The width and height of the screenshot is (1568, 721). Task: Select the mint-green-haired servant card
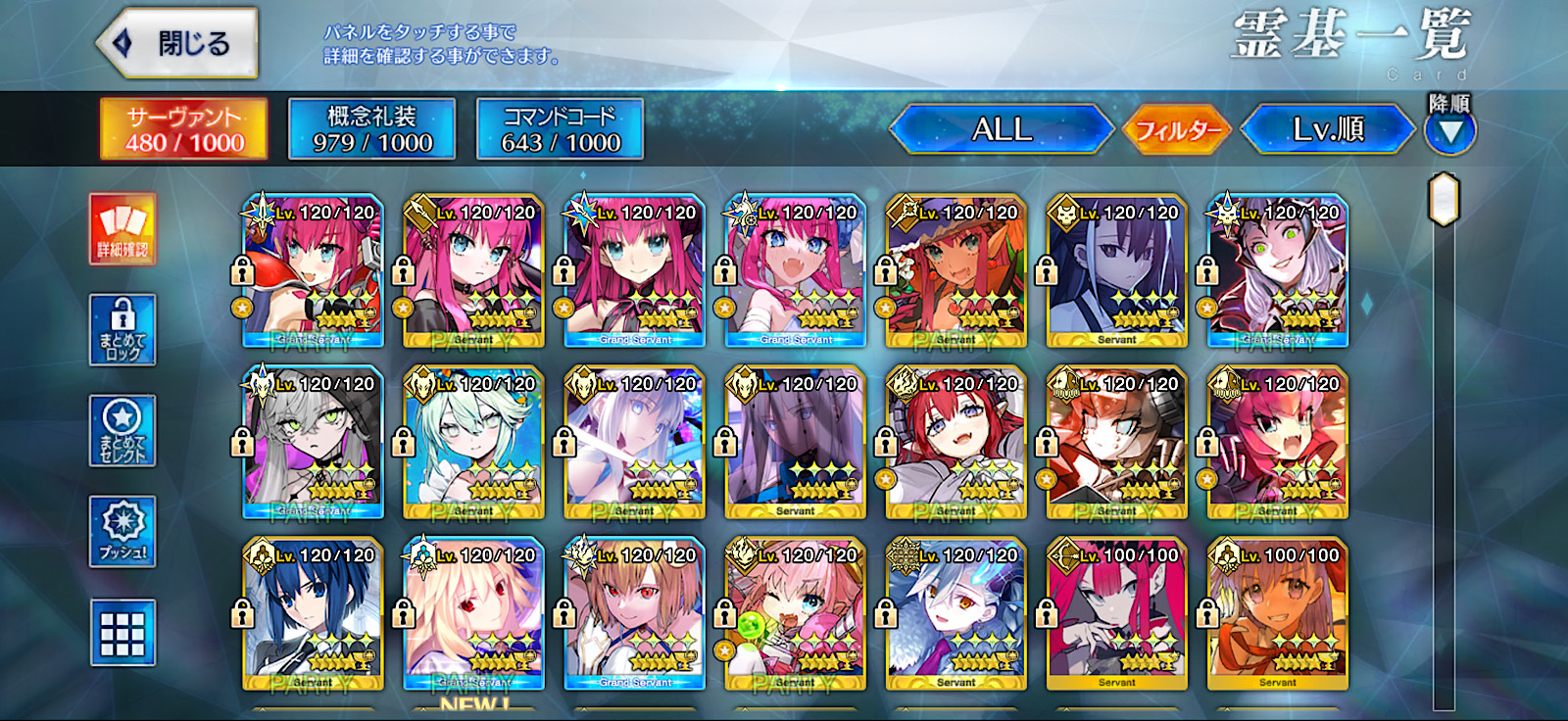tap(473, 443)
